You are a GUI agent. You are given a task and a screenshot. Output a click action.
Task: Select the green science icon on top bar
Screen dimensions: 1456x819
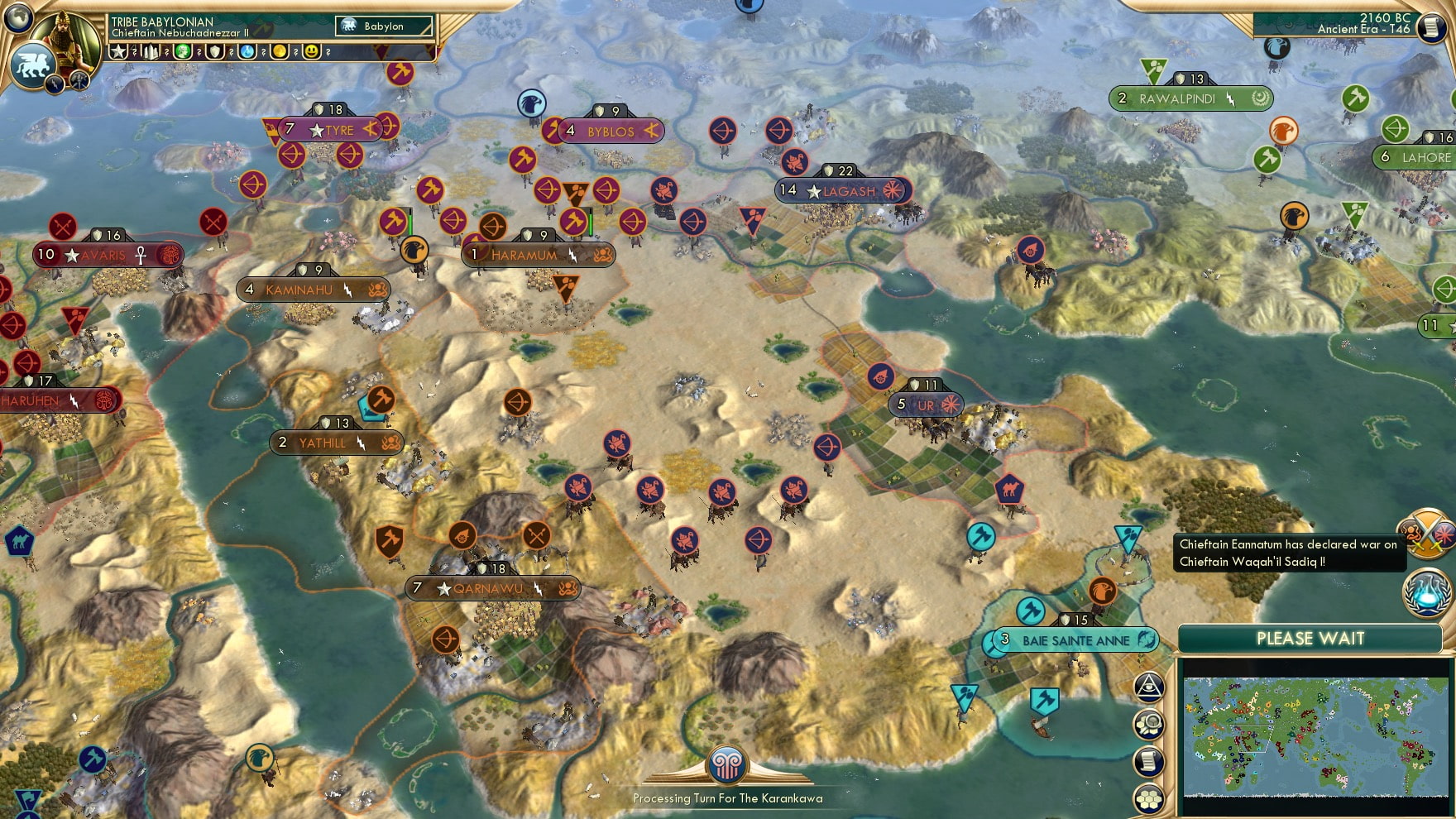point(182,51)
